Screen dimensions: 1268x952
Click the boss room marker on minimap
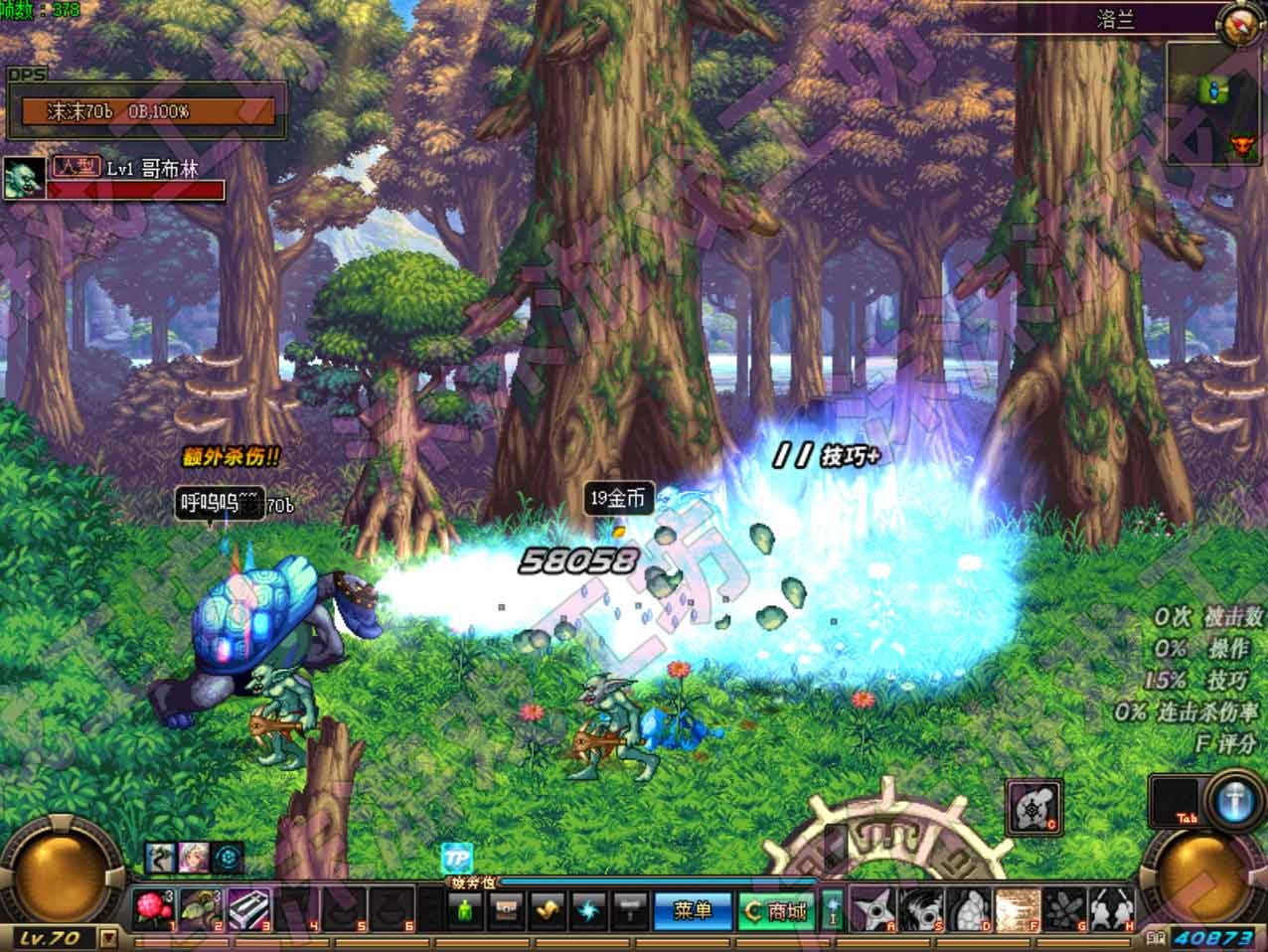(1239, 146)
